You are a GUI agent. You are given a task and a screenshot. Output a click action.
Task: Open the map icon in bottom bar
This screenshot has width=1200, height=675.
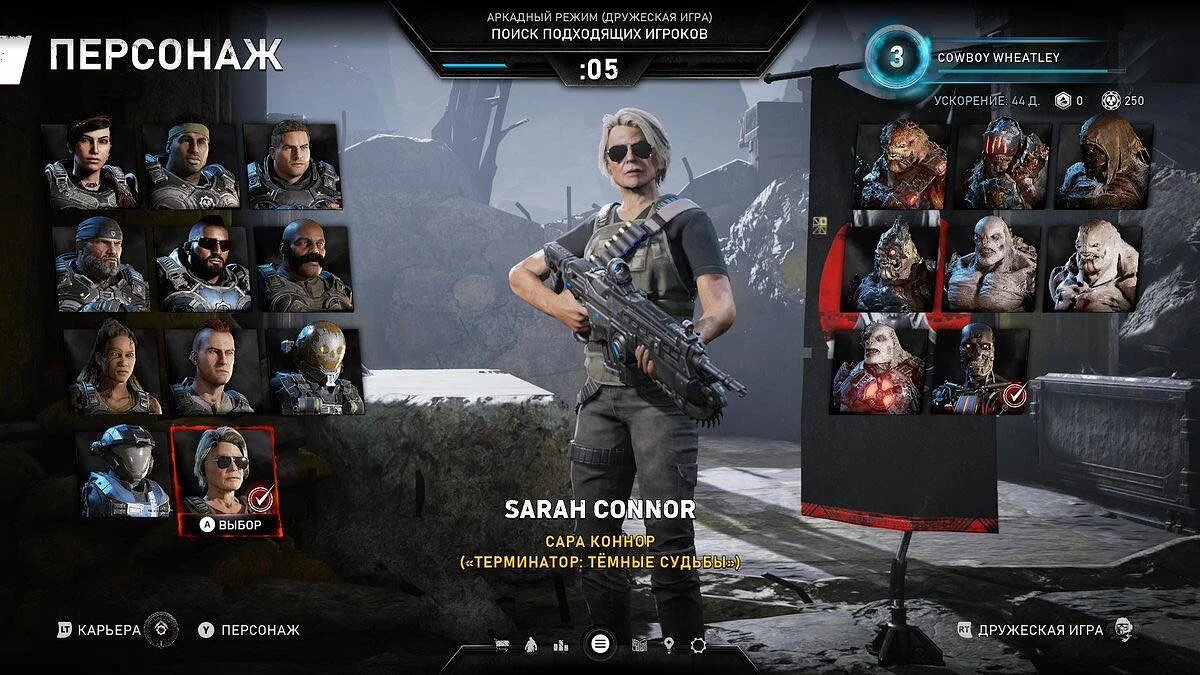click(x=640, y=645)
